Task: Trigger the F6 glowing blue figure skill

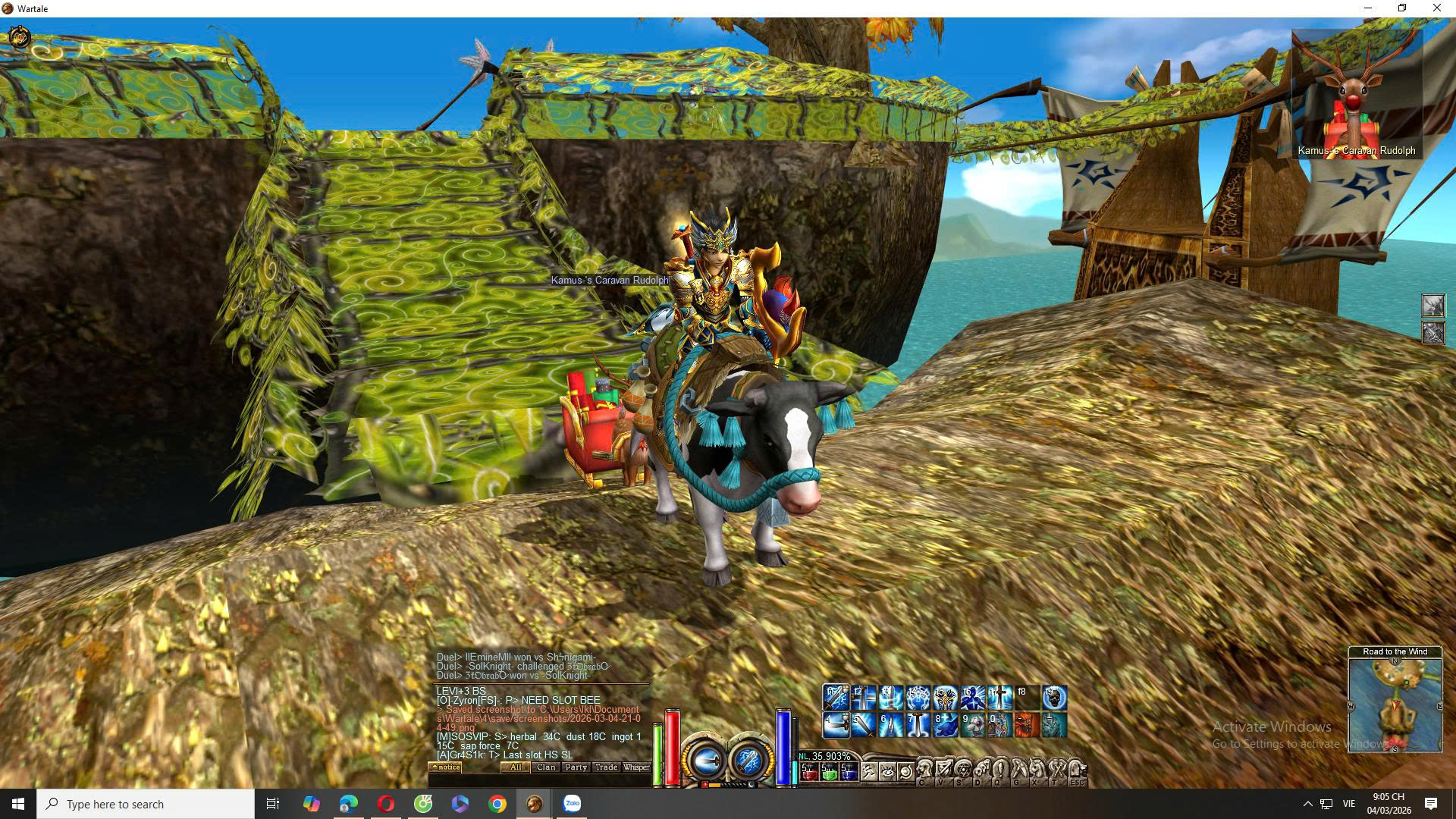Action: click(972, 698)
